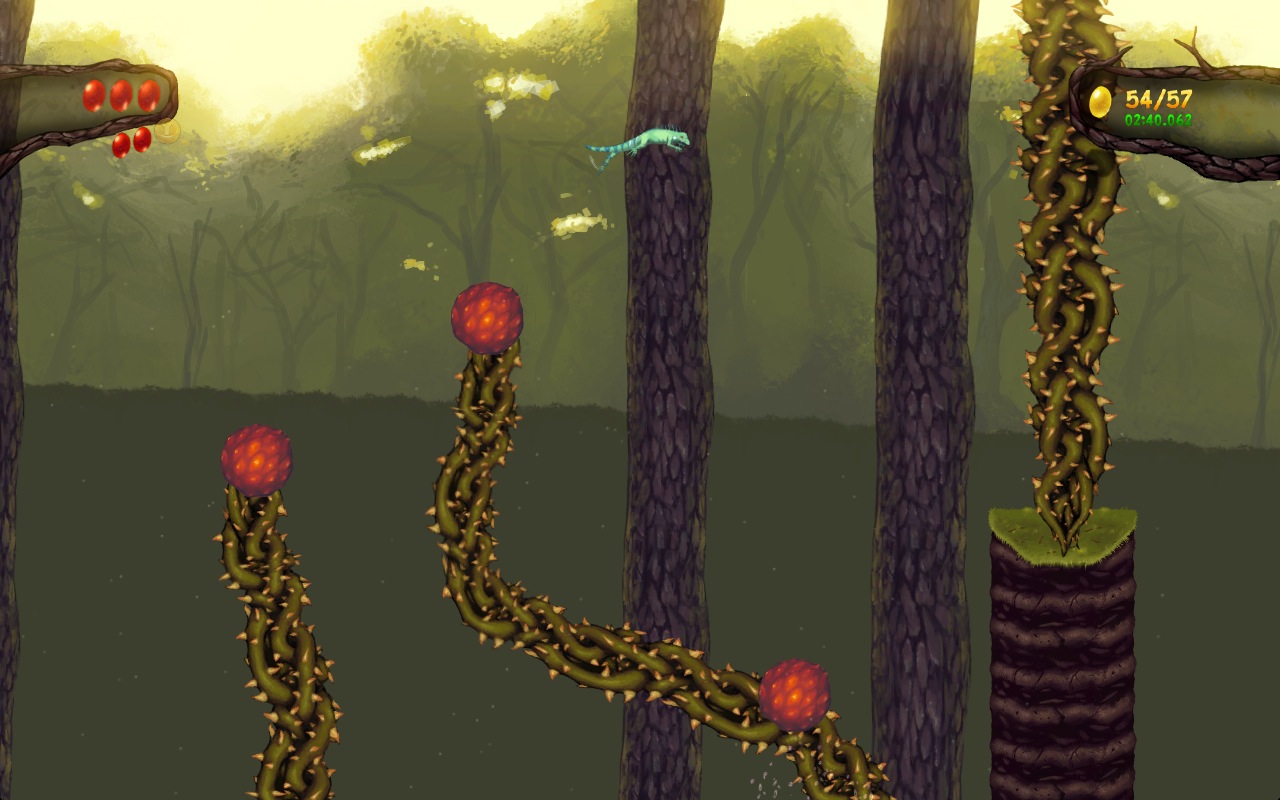Click the first red life egg top-left
Screen dimensions: 1280x800
(x=93, y=96)
